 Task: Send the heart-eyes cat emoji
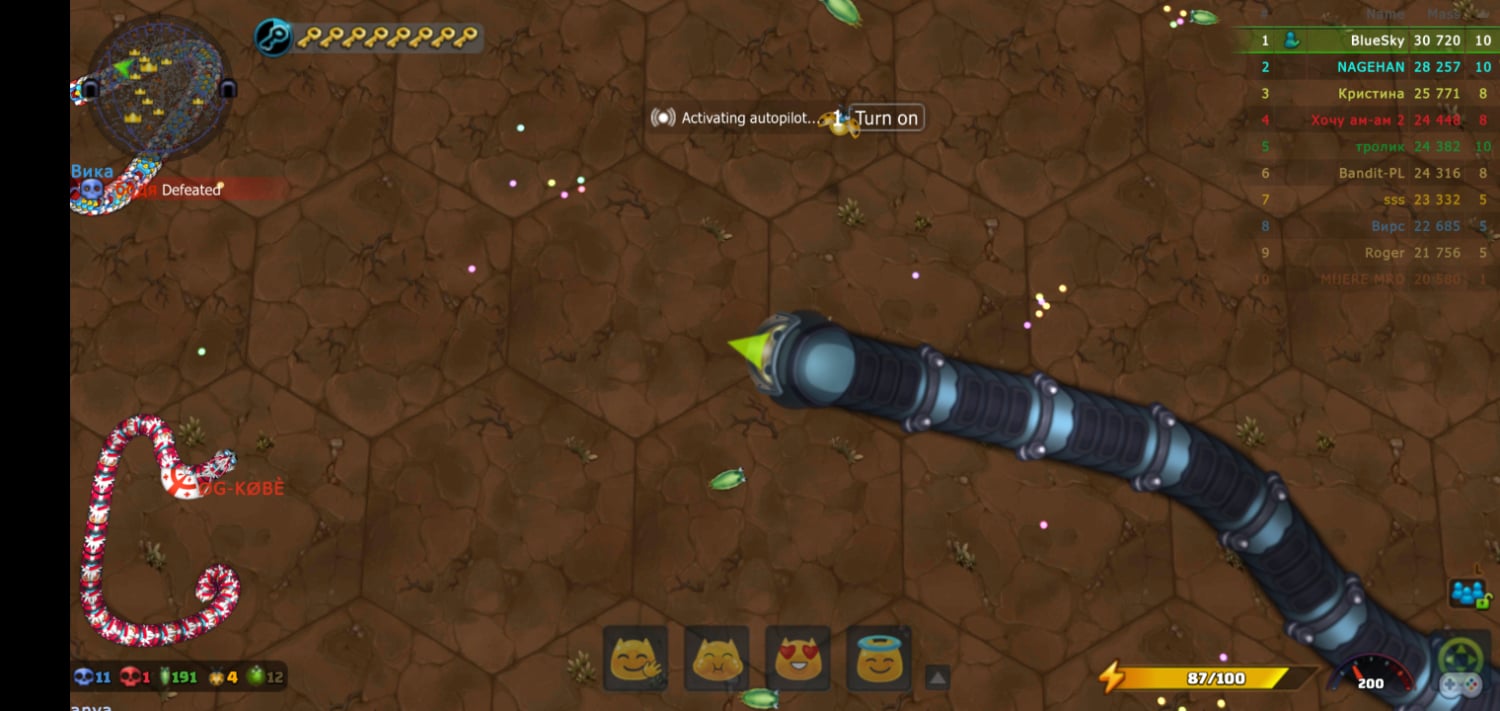point(798,659)
